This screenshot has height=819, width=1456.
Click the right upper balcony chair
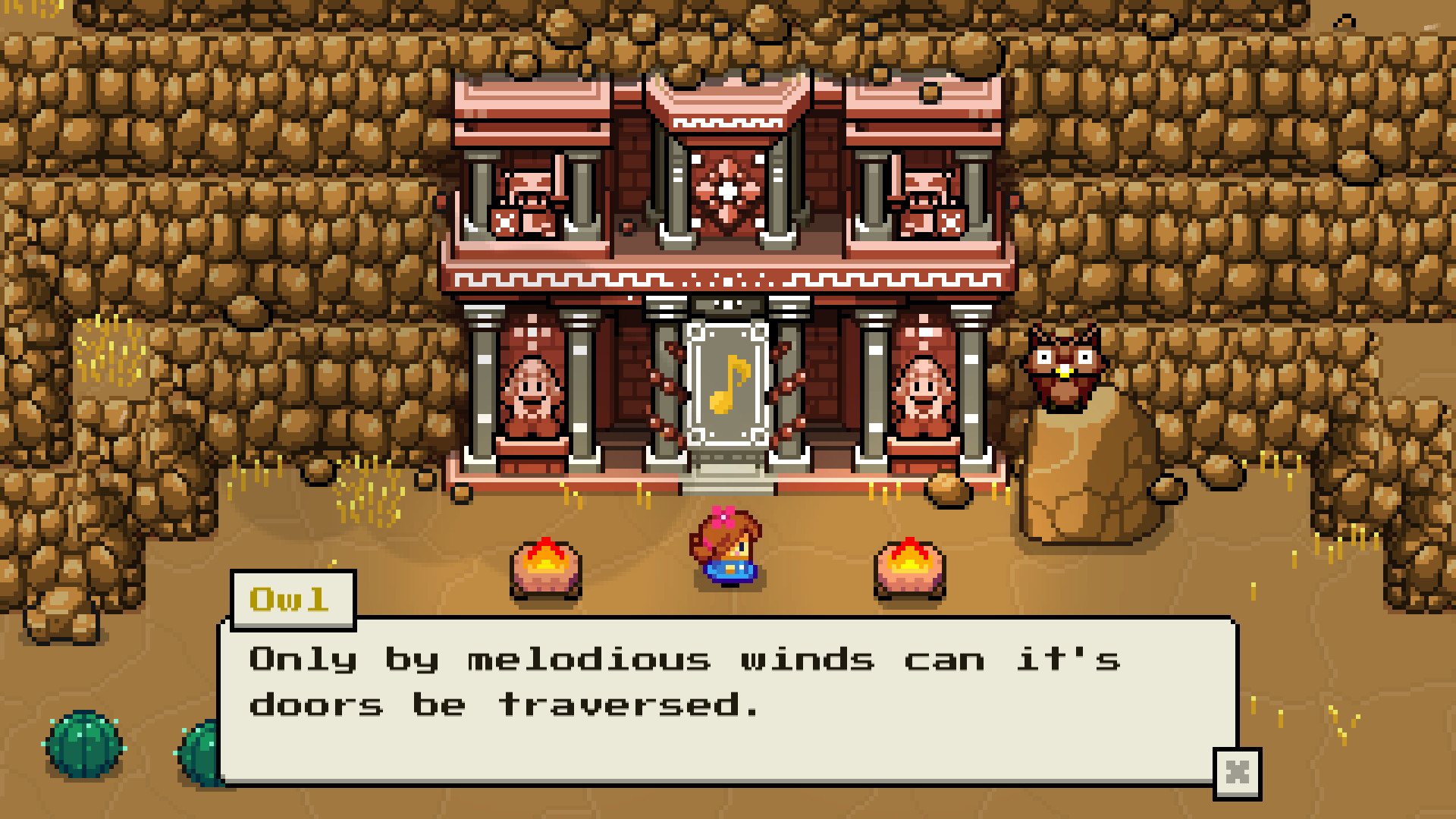(x=927, y=201)
